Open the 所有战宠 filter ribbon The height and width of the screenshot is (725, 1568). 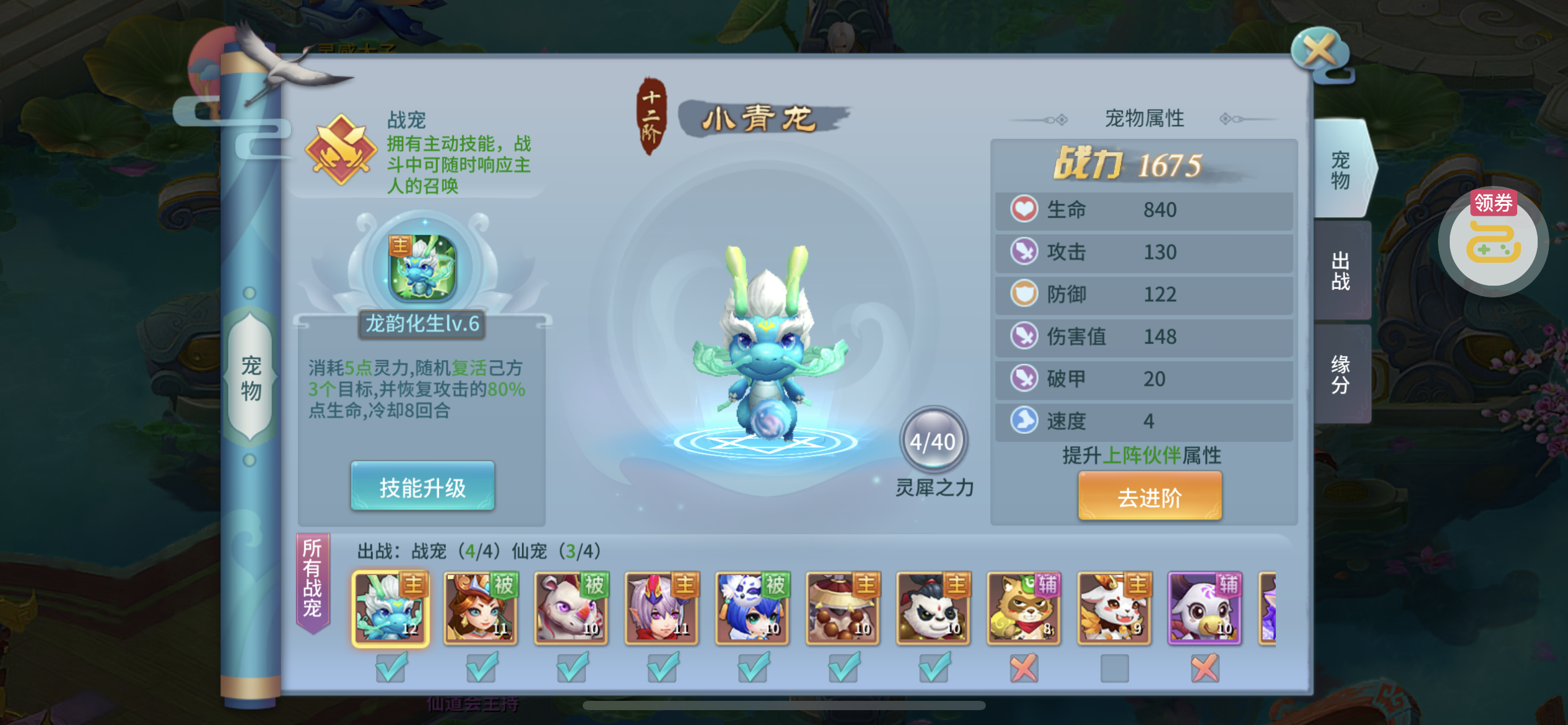coord(313,579)
